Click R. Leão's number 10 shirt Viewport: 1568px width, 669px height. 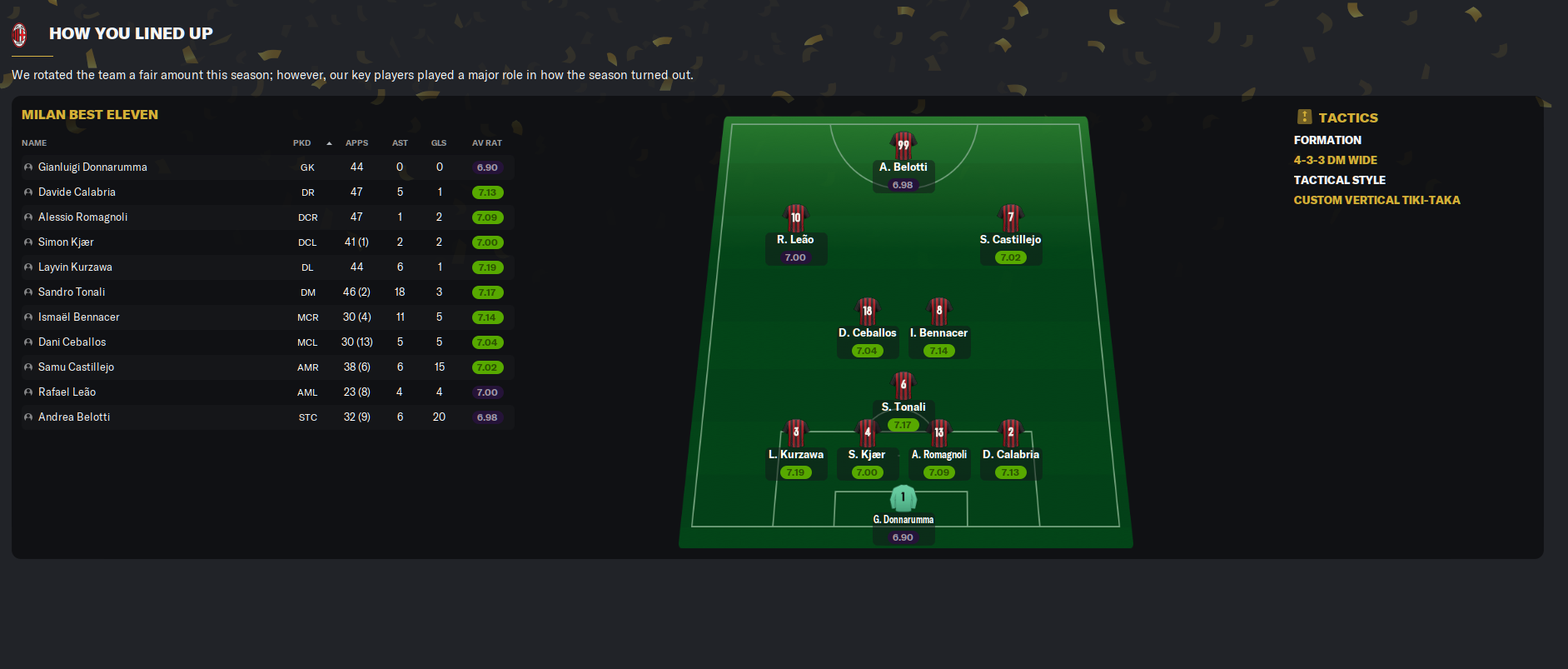pyautogui.click(x=795, y=217)
